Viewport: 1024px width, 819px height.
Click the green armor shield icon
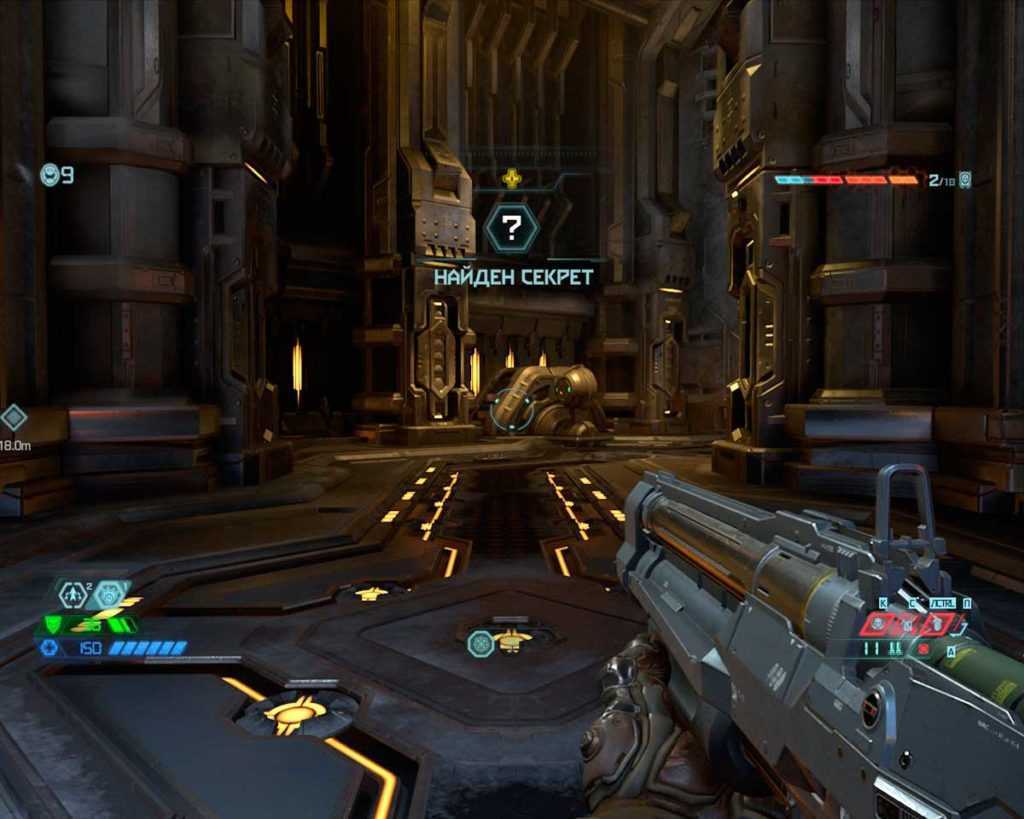click(x=53, y=625)
